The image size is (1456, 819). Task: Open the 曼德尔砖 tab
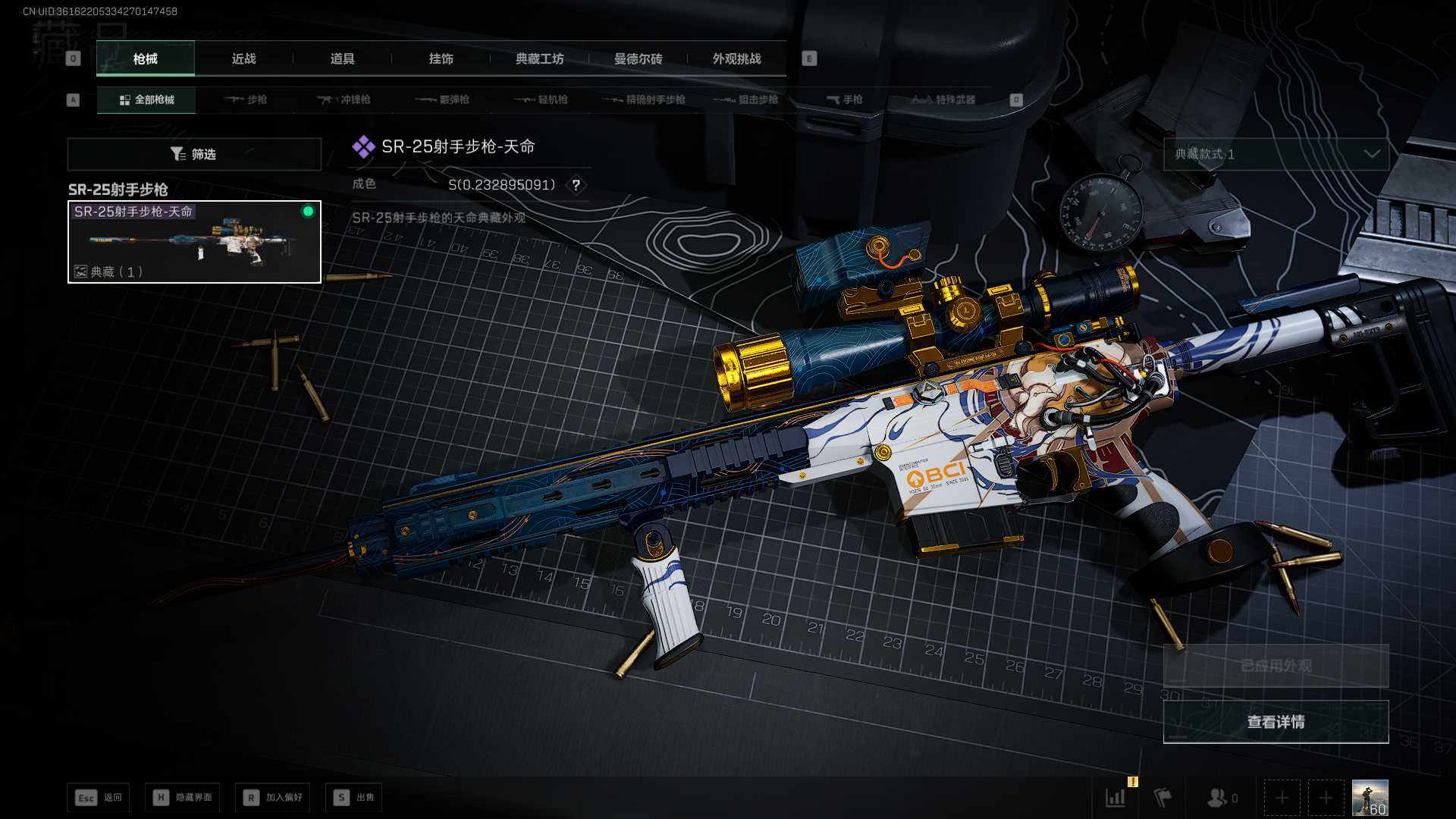click(638, 58)
